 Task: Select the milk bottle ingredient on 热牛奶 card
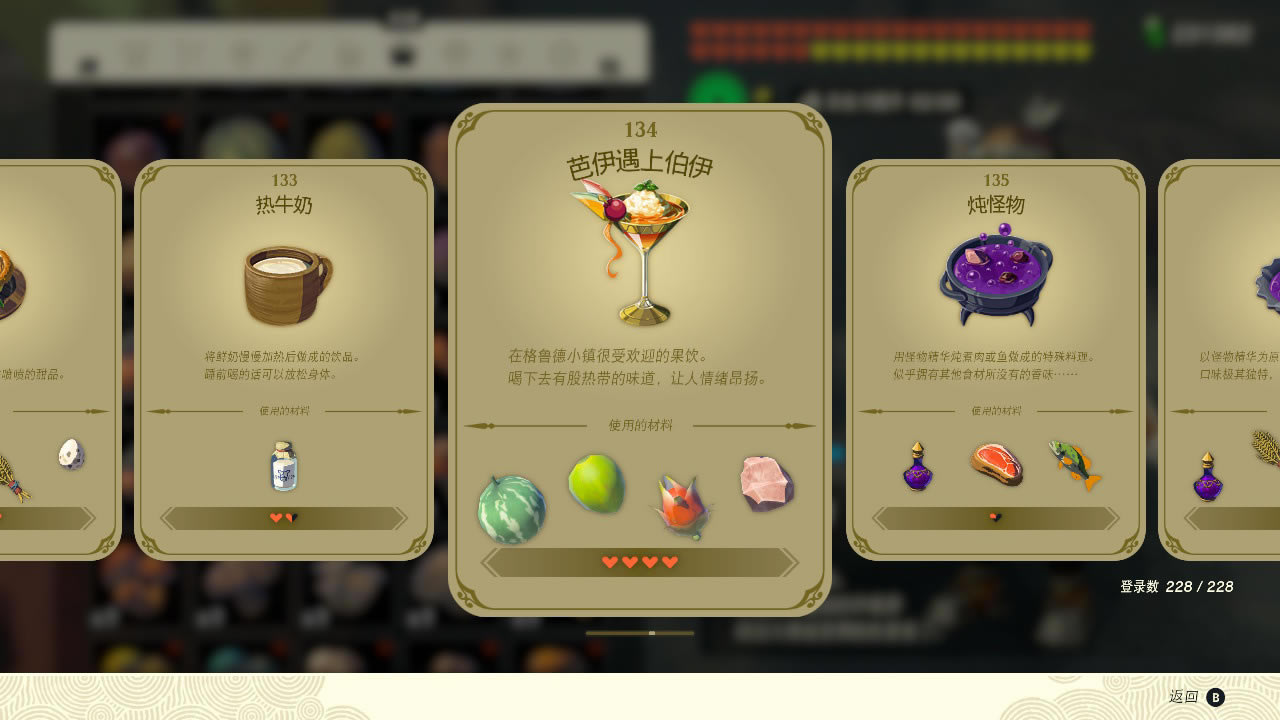pyautogui.click(x=283, y=466)
